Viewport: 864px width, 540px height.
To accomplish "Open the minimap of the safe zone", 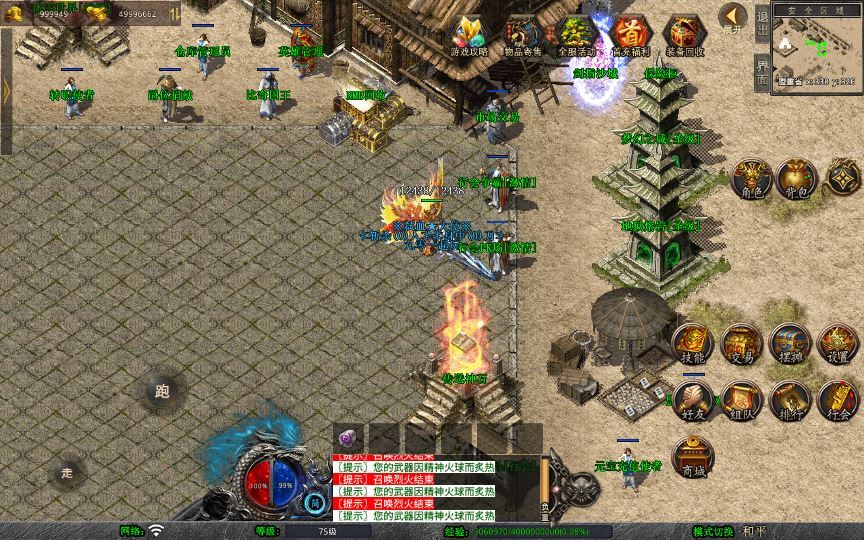I will [x=818, y=48].
